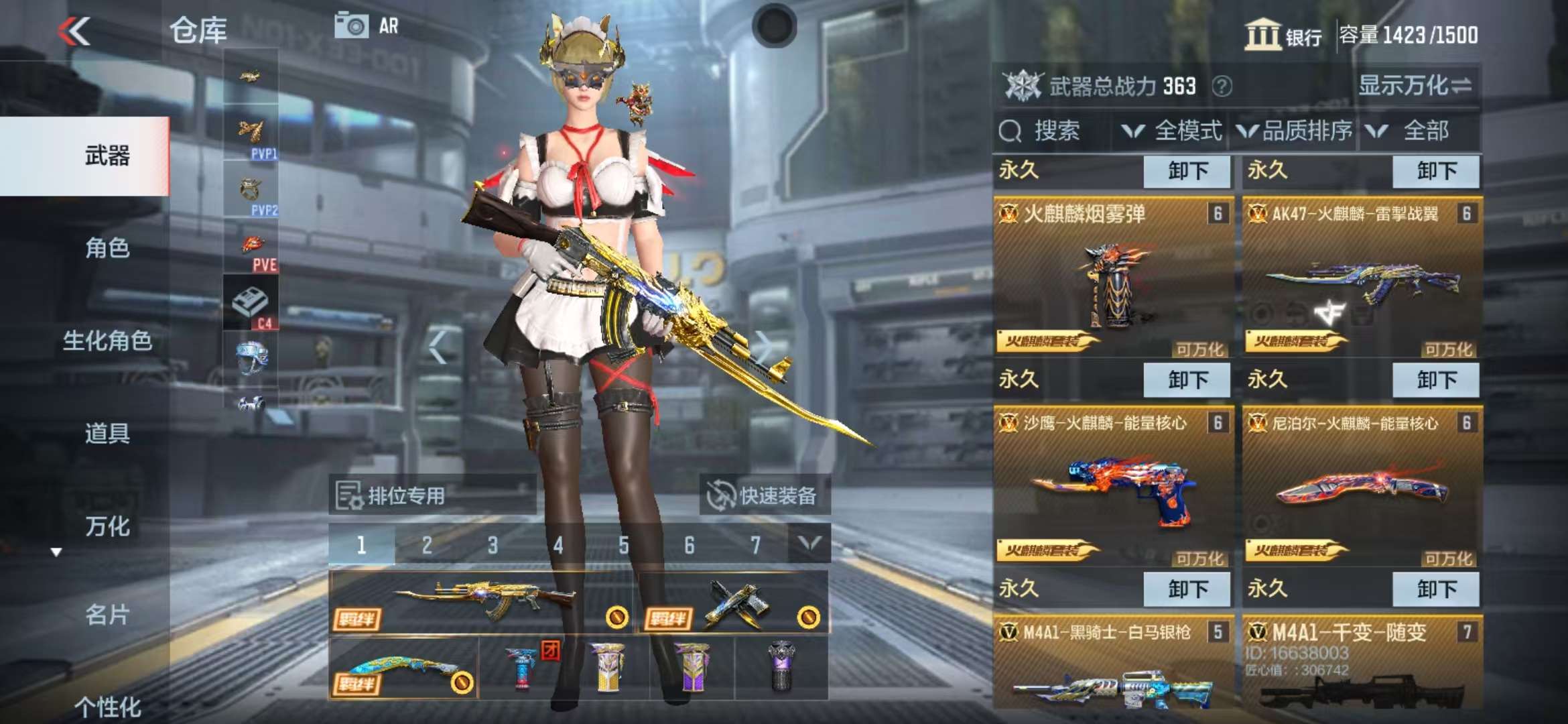Open the 银行 bank
The height and width of the screenshot is (724, 1568).
pyautogui.click(x=1284, y=35)
